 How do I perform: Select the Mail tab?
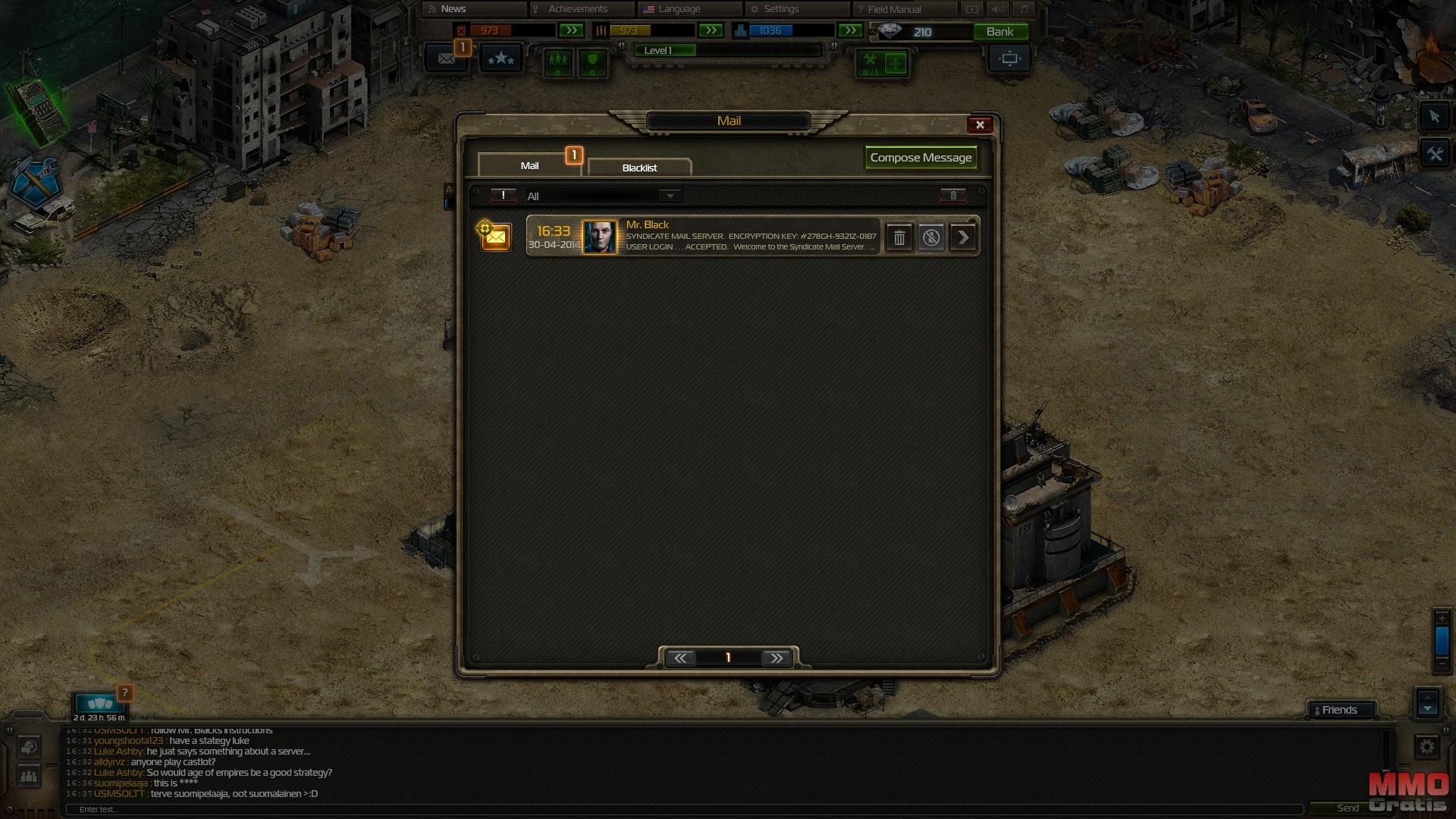click(x=529, y=165)
